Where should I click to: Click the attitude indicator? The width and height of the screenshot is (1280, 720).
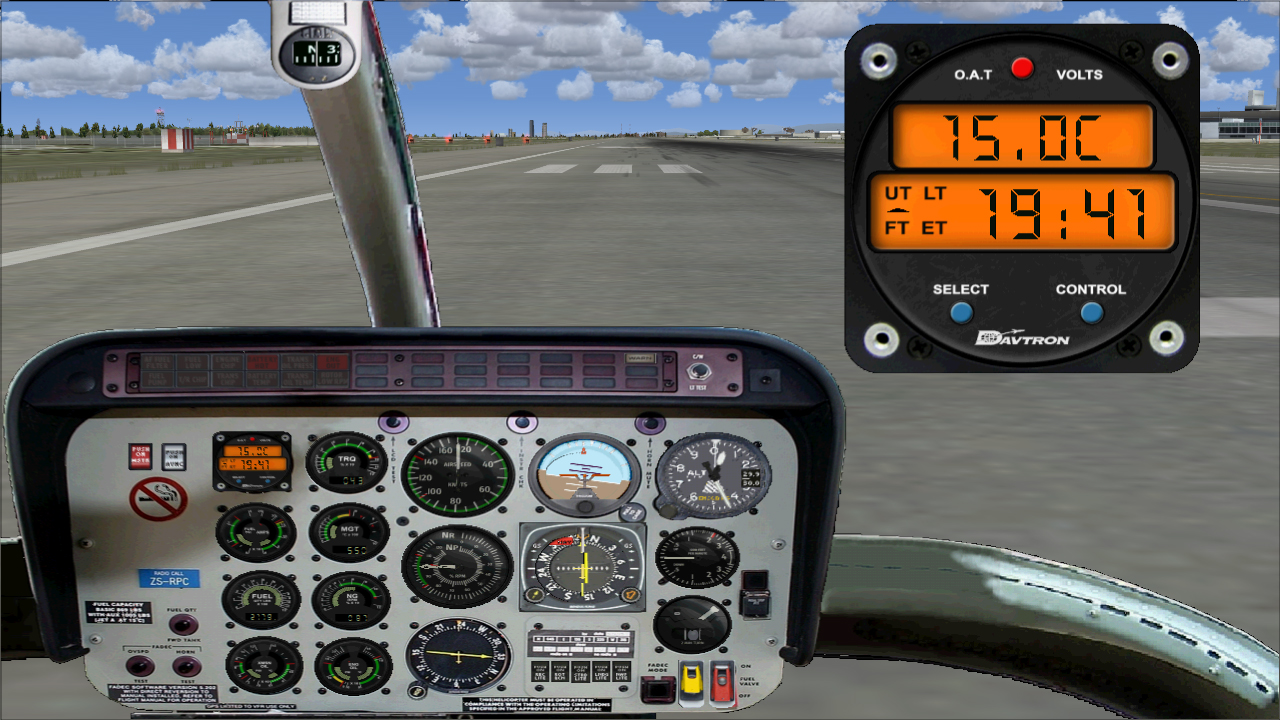[583, 474]
